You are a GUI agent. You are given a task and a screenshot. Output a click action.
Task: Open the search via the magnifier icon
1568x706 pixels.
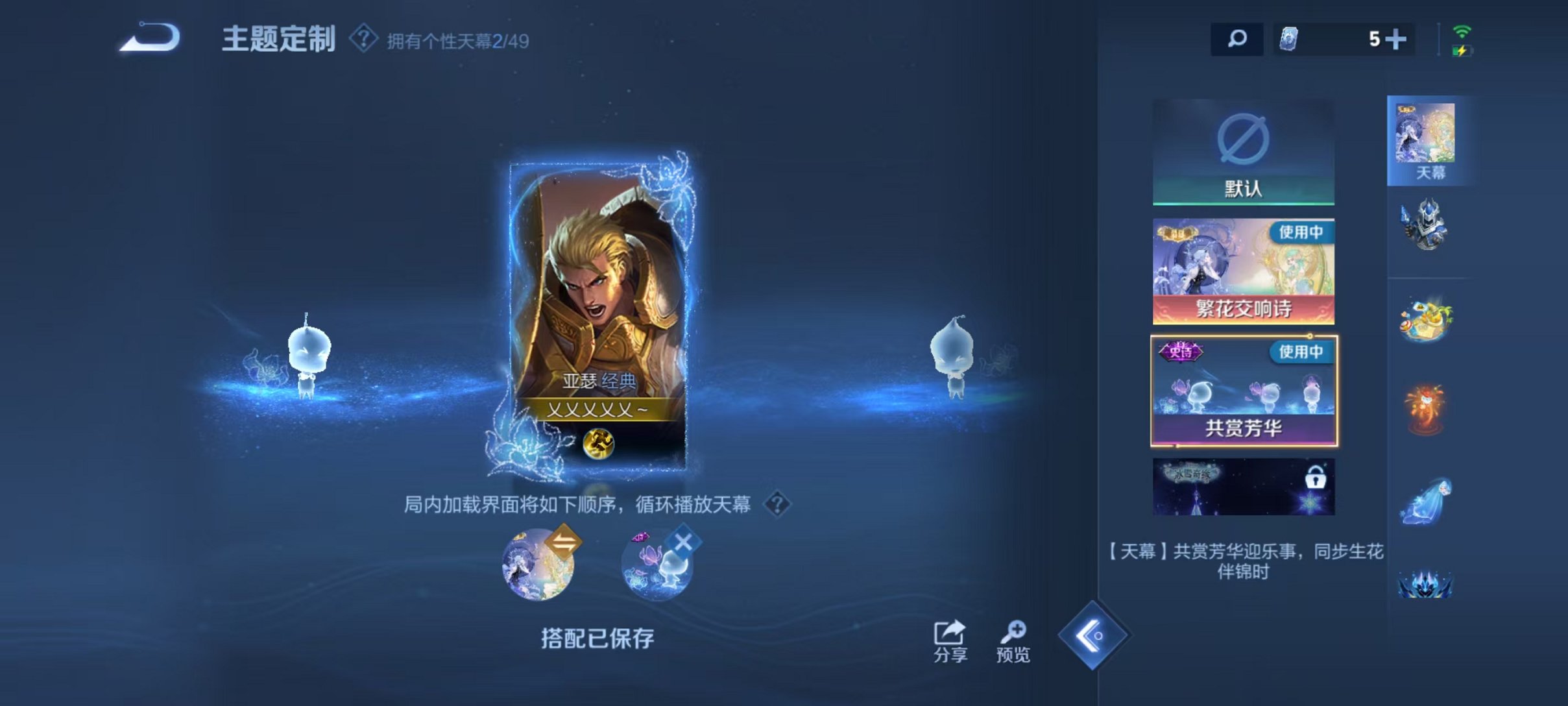click(x=1237, y=40)
